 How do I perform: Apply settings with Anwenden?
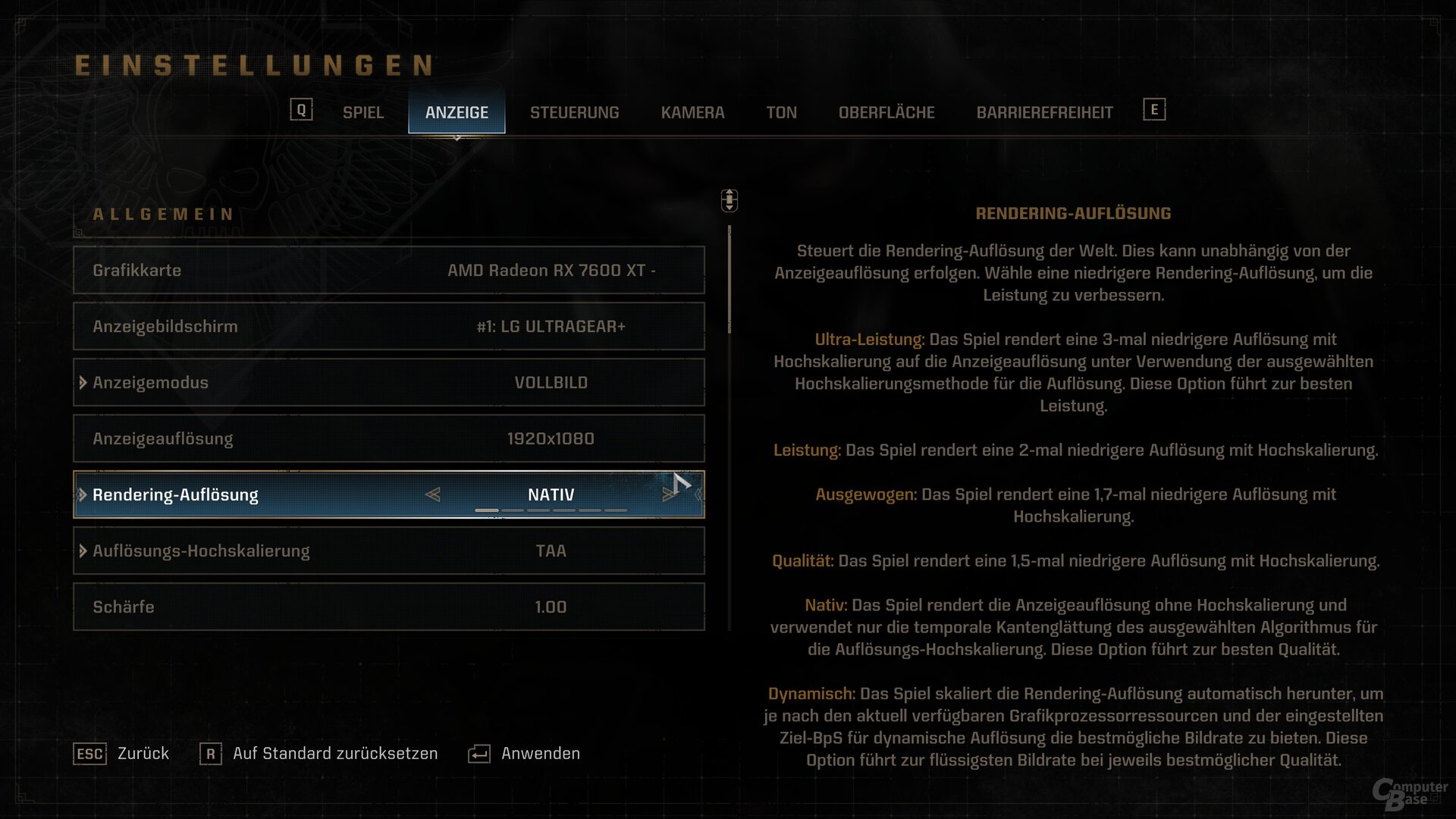pos(525,754)
